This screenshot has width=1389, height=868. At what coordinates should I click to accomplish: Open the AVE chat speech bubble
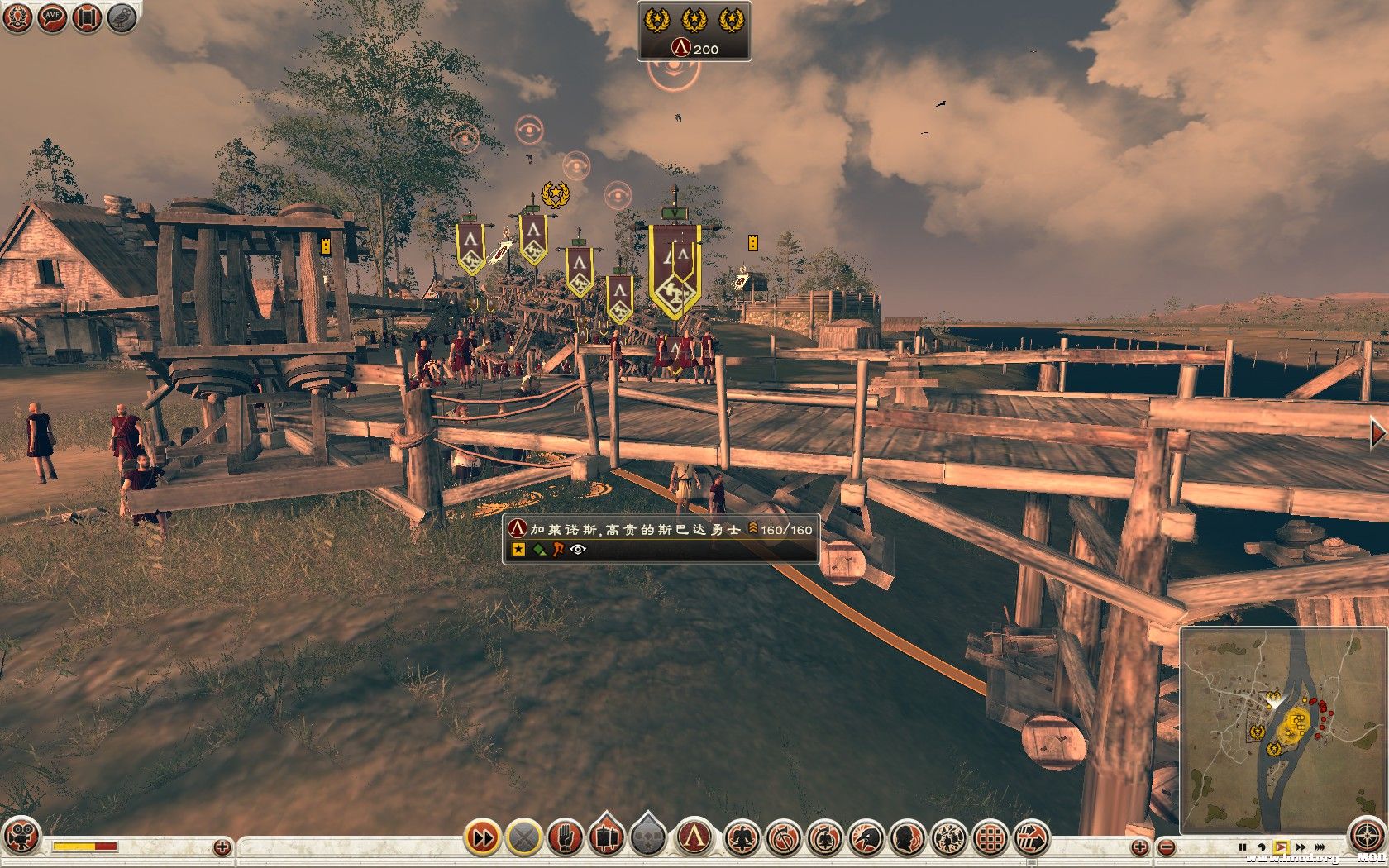click(52, 17)
